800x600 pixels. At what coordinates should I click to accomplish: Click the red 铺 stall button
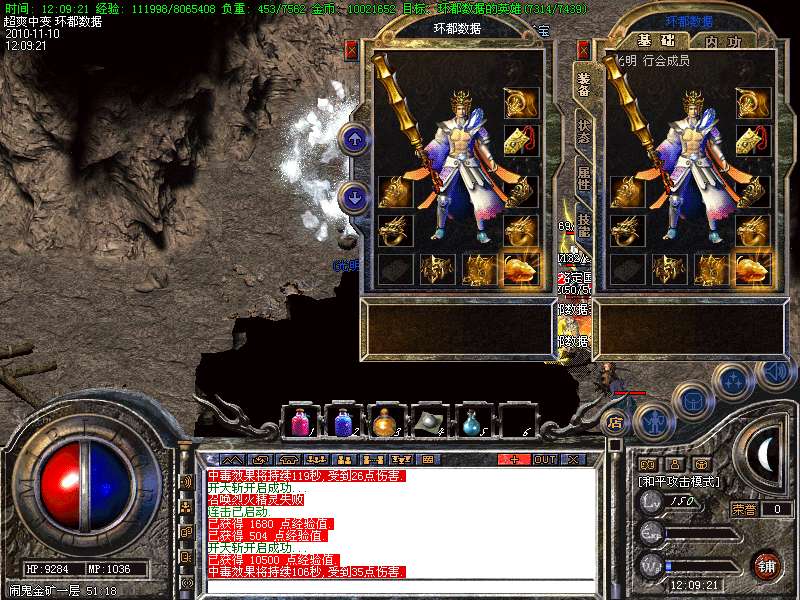(766, 565)
